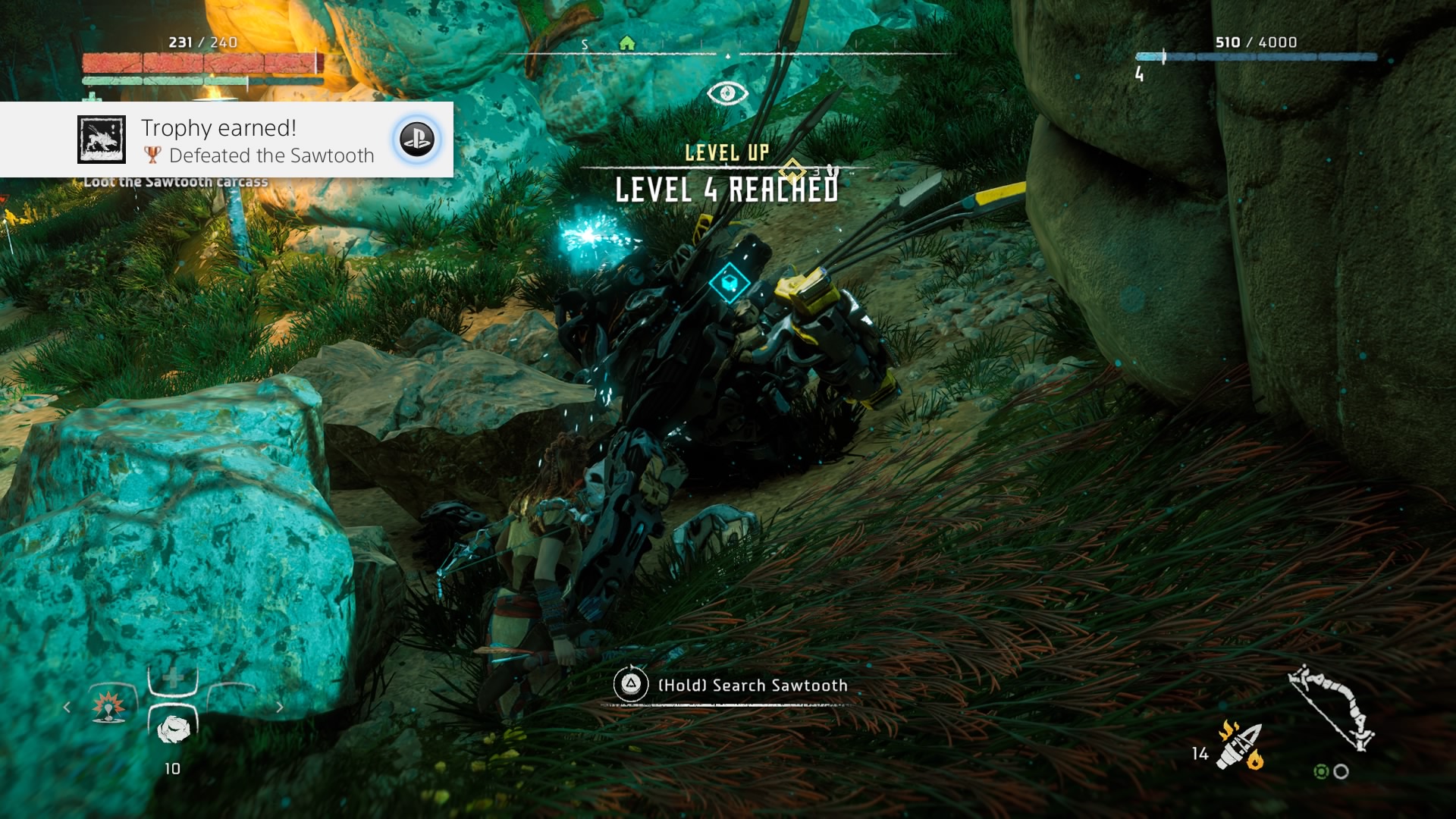Open the Trophy earned notification
The width and height of the screenshot is (1456, 819).
pos(226,140)
